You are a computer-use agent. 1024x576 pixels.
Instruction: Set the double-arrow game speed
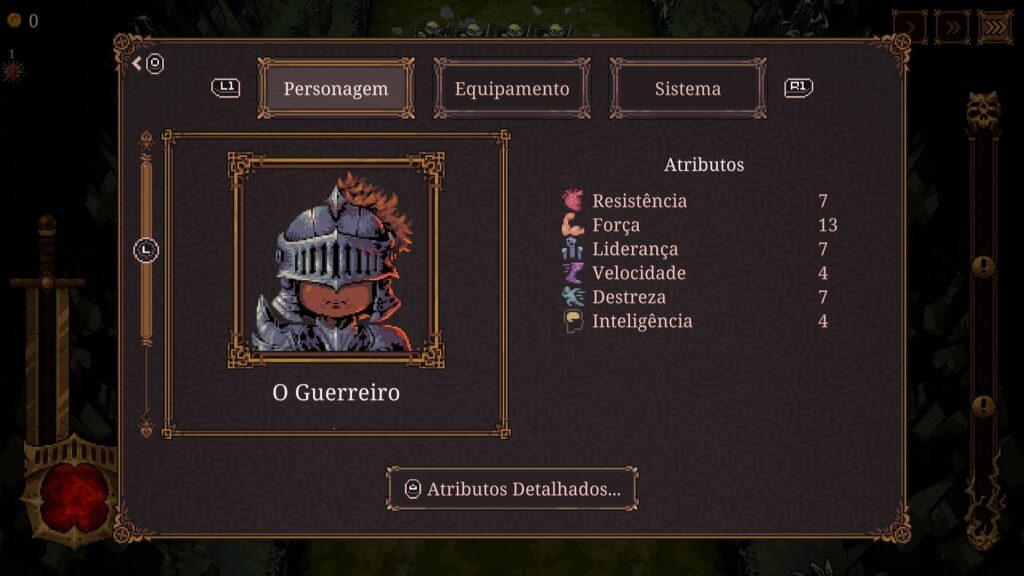tap(952, 27)
